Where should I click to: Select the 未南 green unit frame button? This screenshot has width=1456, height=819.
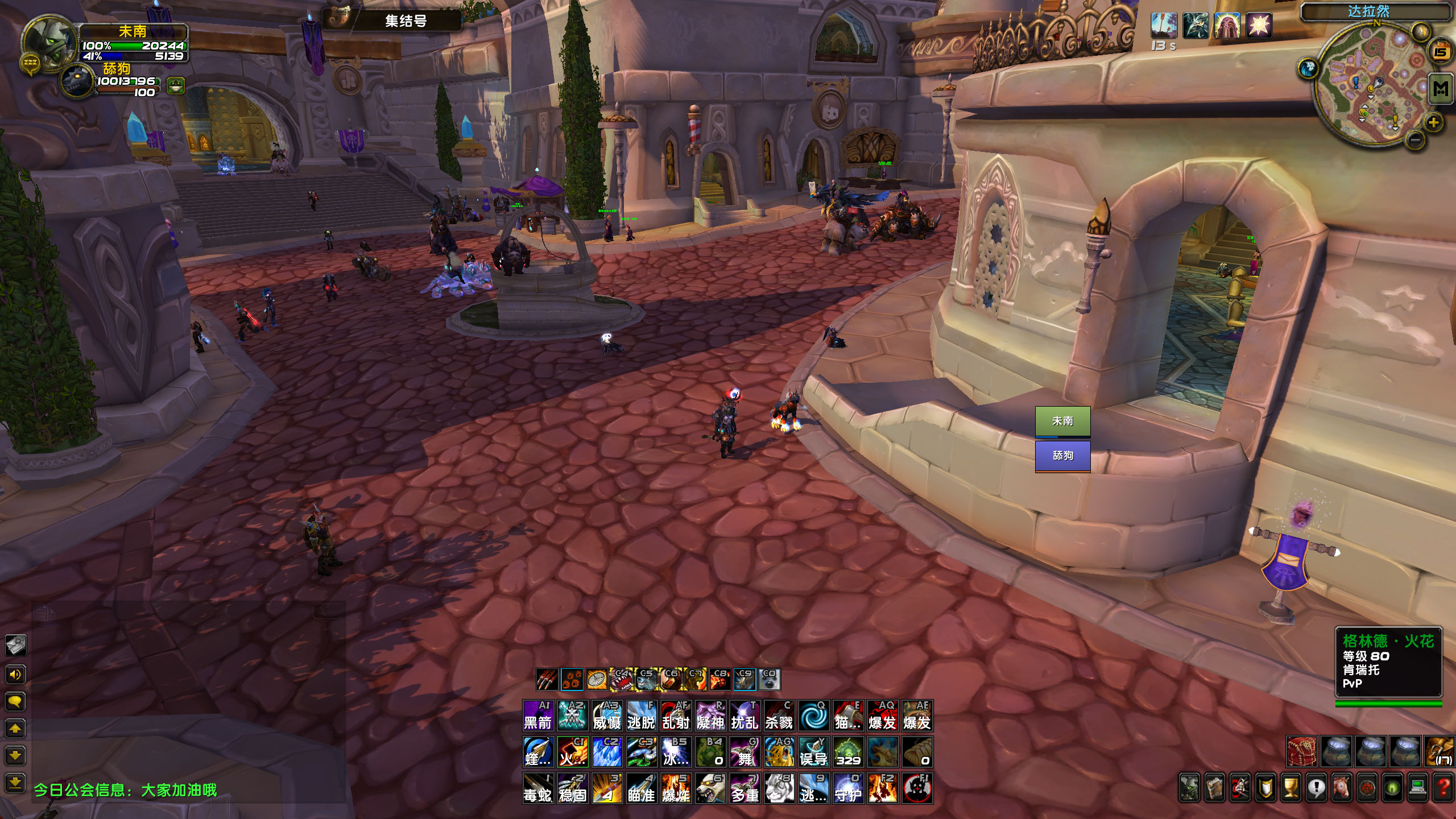(x=1062, y=421)
